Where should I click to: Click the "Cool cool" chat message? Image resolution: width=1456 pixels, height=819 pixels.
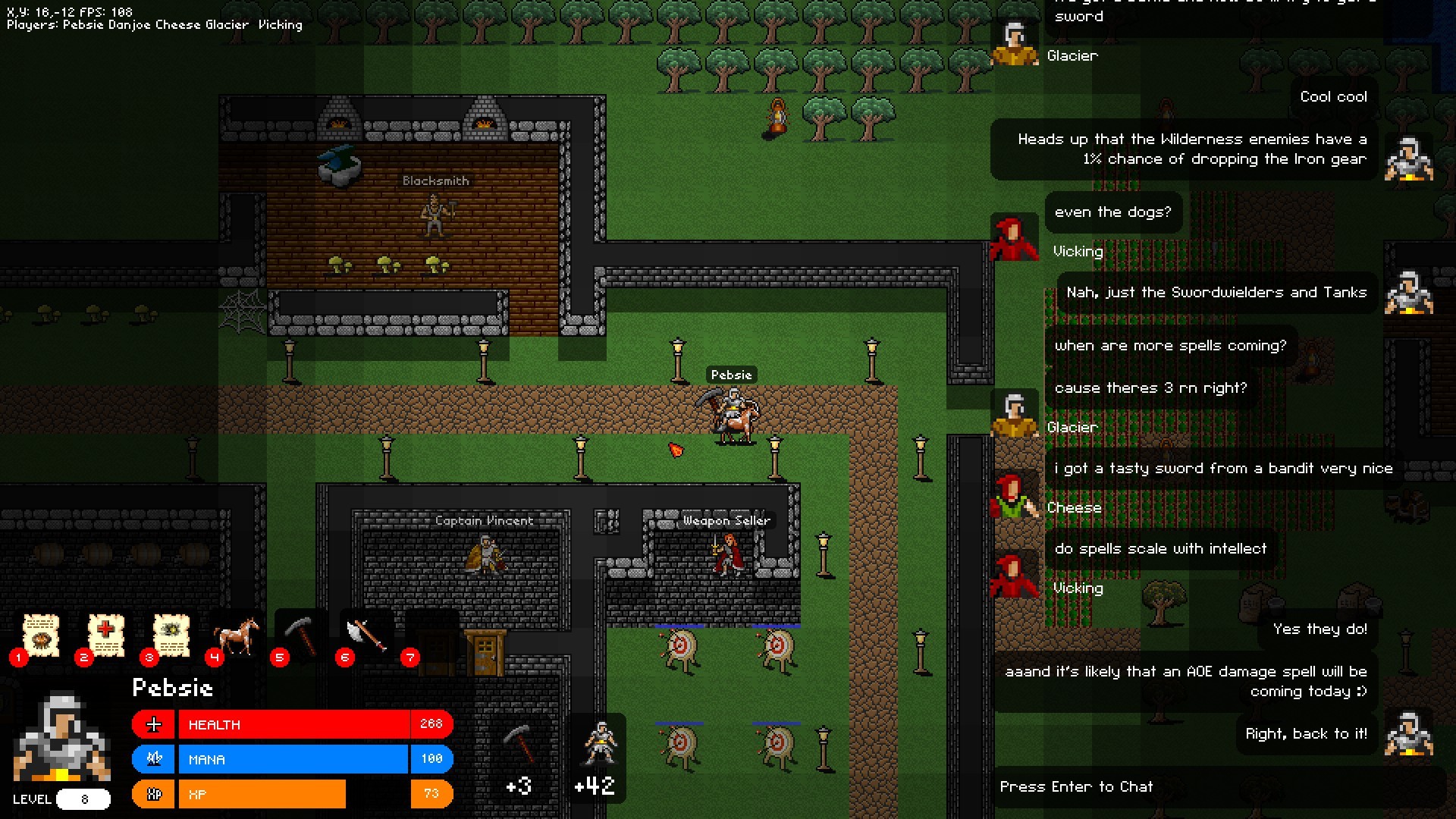click(x=1332, y=96)
